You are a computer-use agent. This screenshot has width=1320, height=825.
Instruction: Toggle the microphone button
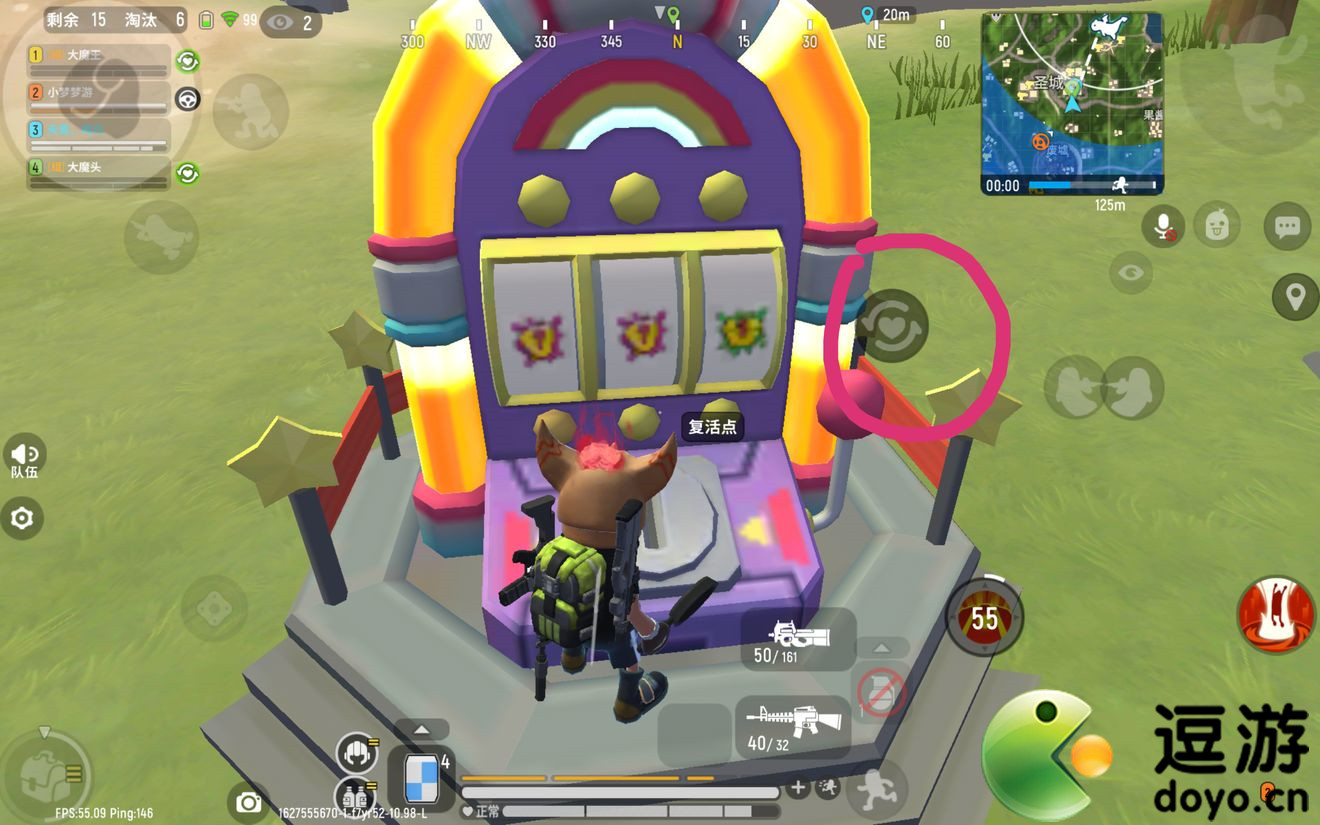pyautogui.click(x=1163, y=226)
